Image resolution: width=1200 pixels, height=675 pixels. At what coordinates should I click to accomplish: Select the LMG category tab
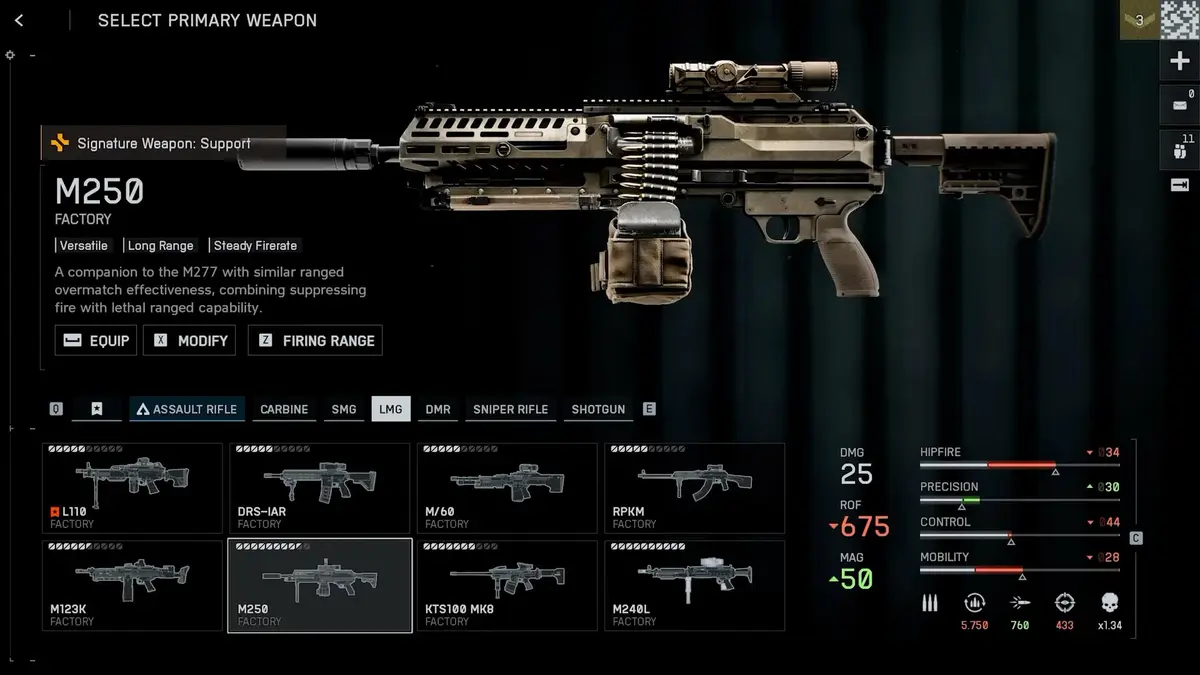pos(390,409)
